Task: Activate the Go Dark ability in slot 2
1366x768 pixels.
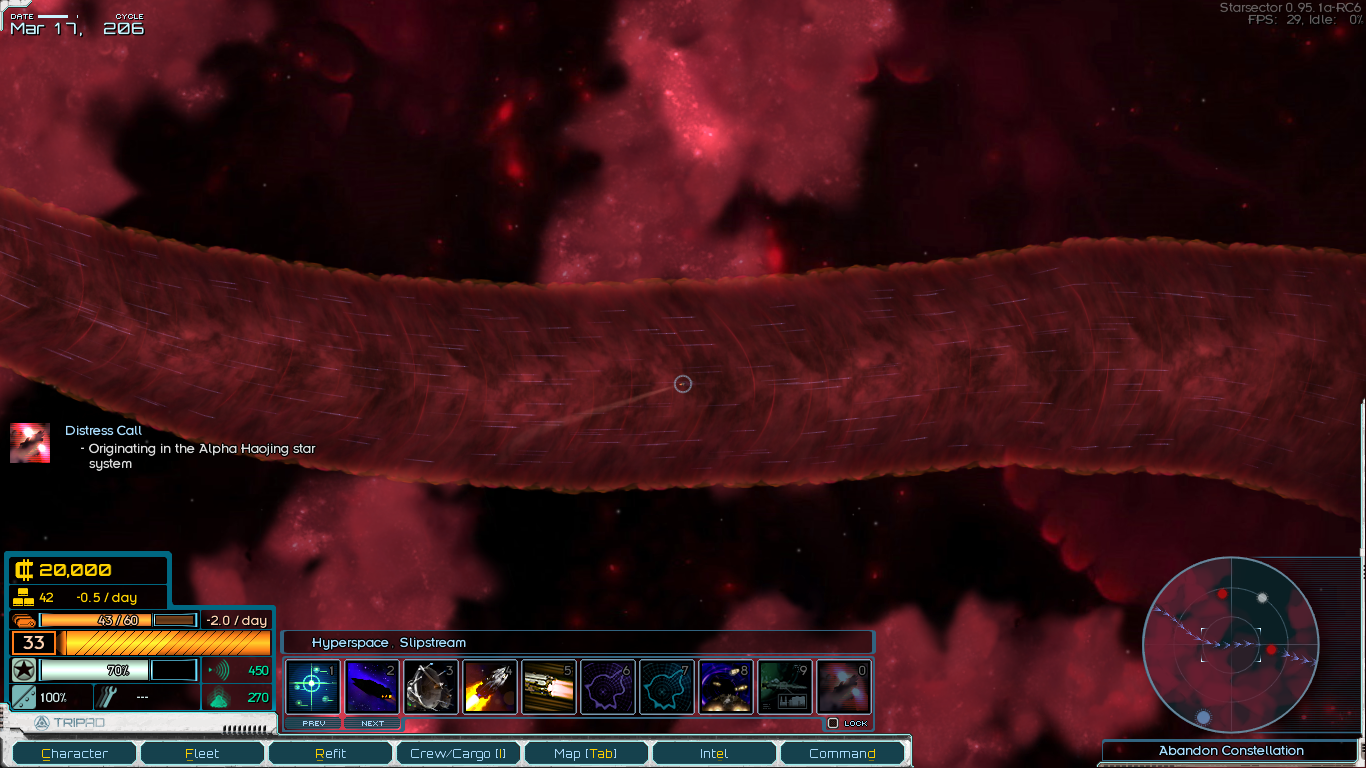Action: tap(372, 686)
